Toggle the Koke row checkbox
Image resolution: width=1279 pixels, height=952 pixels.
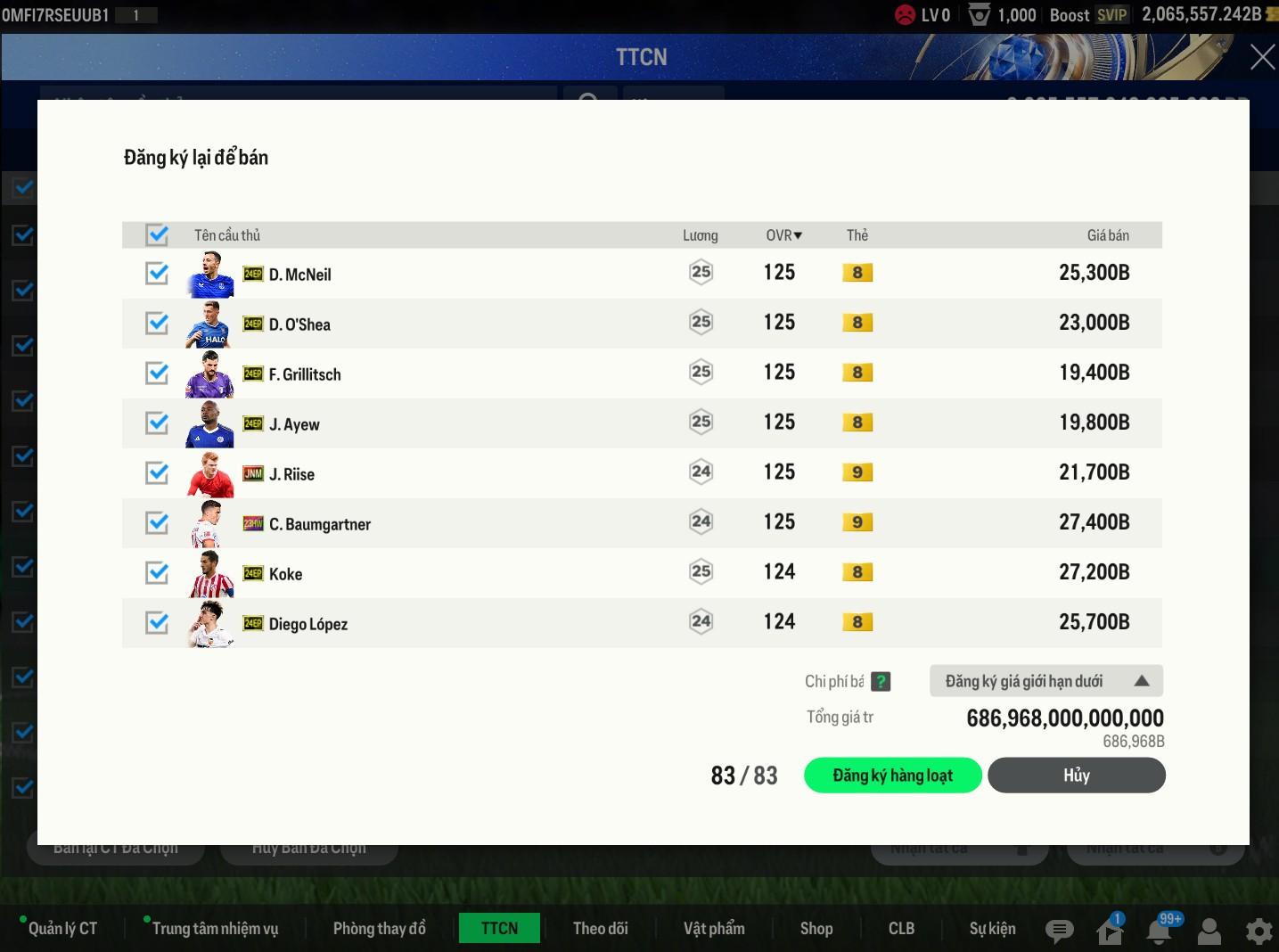[x=158, y=573]
